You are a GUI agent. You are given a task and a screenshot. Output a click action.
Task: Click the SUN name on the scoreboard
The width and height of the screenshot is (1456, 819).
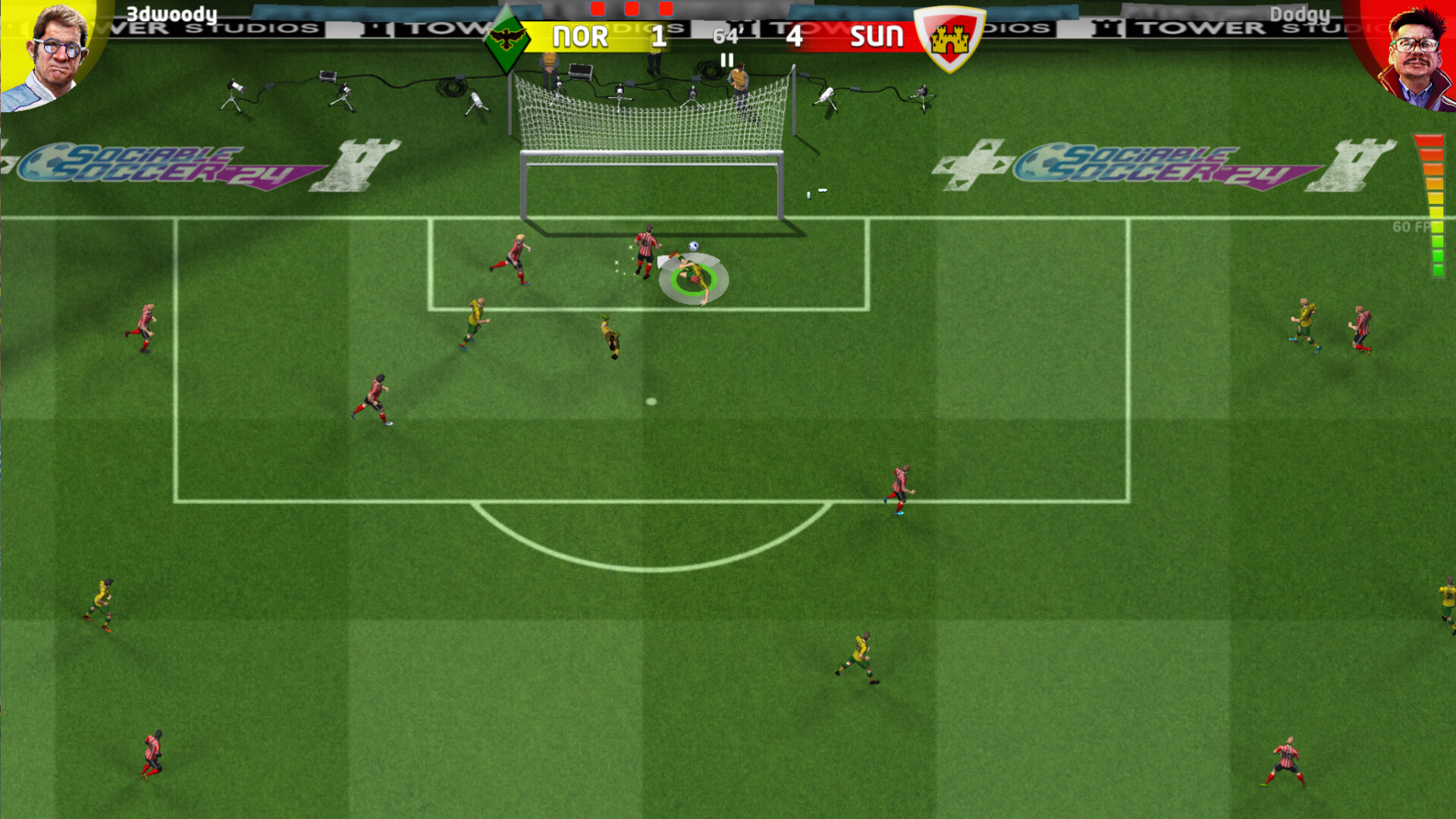pyautogui.click(x=876, y=37)
